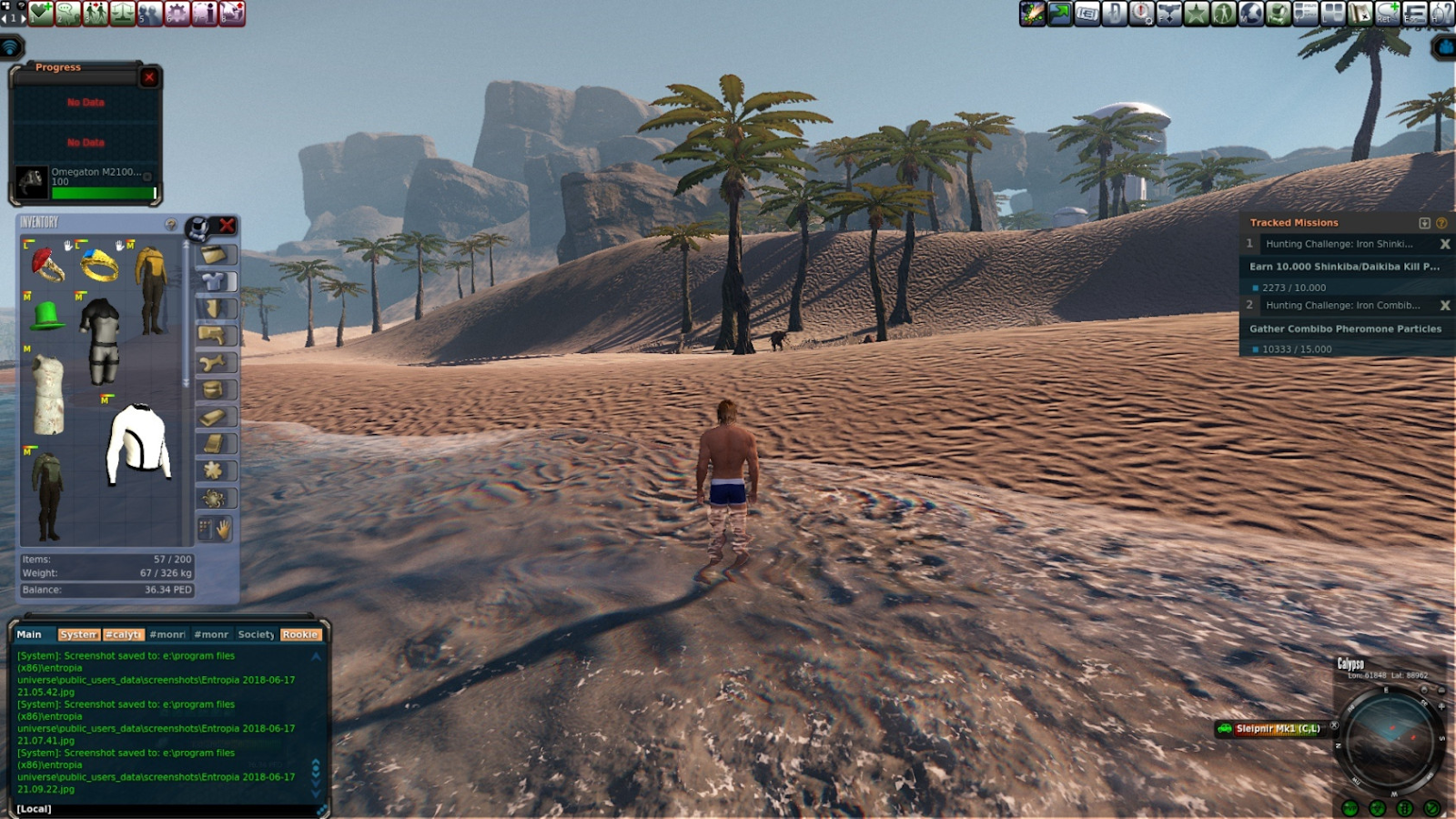
Task: Open the green star toolbar icon
Action: 1196,13
